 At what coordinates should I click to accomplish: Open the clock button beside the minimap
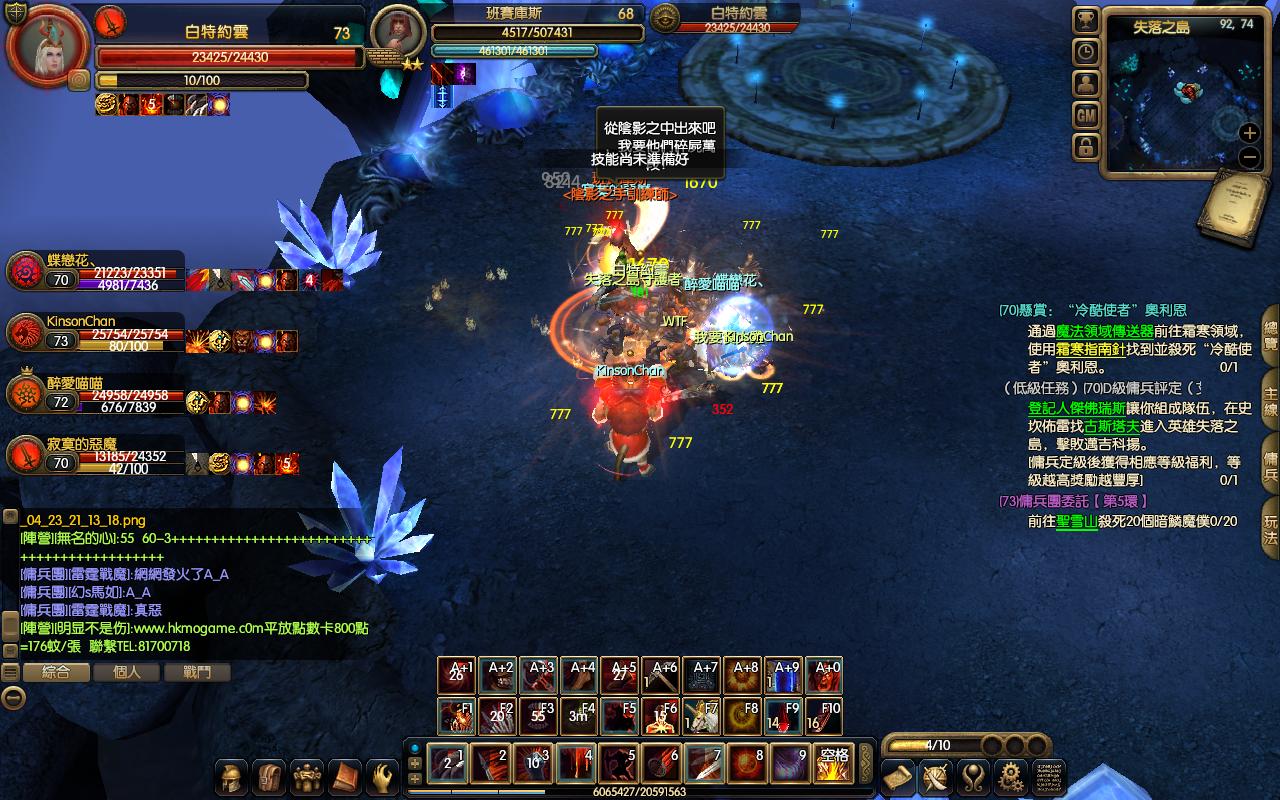[1086, 52]
